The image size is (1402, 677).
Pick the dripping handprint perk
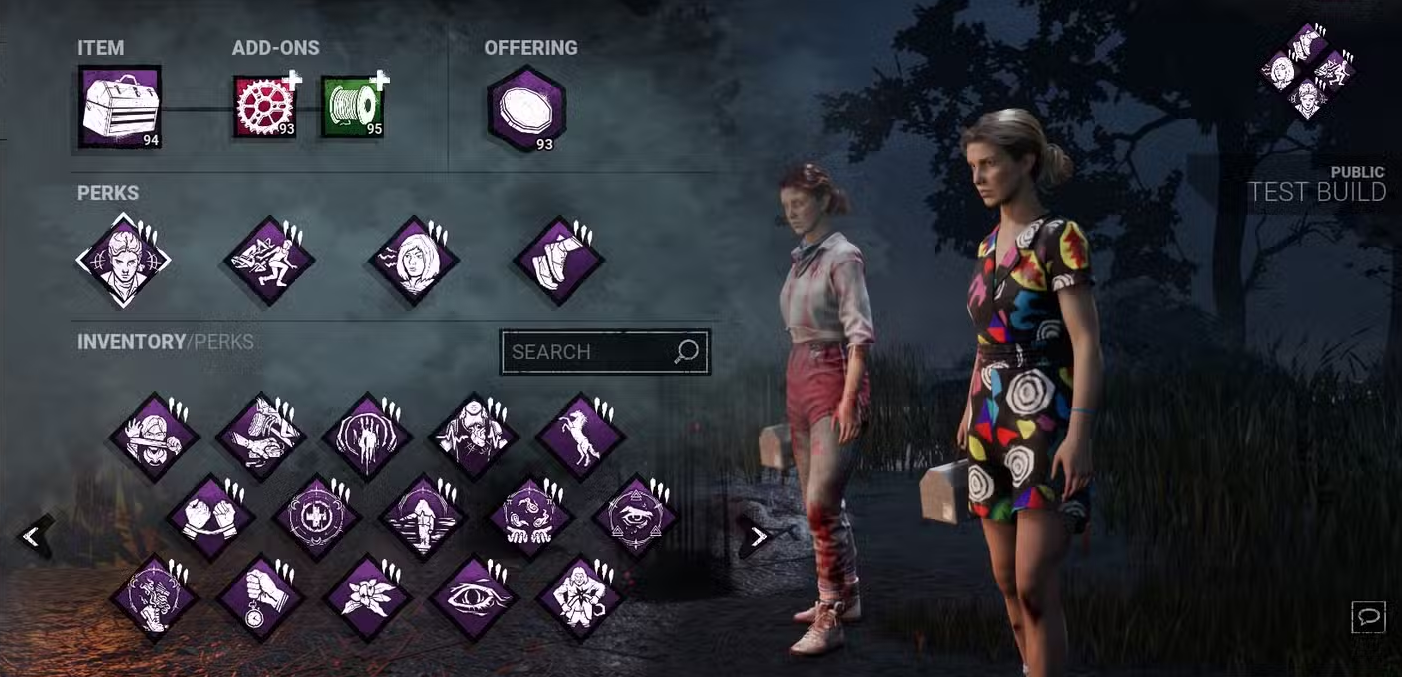point(367,437)
